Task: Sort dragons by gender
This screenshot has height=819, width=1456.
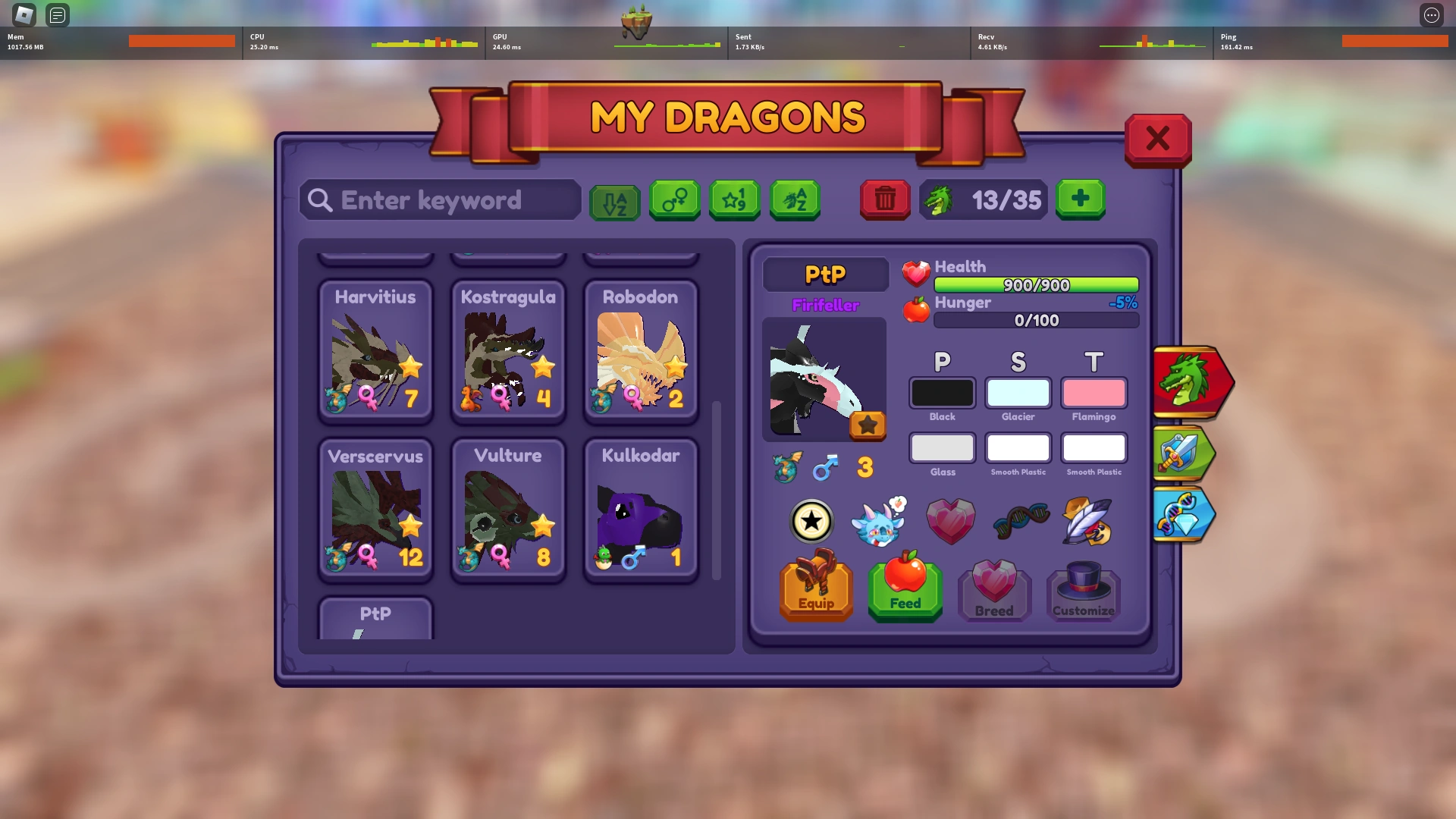Action: [675, 200]
